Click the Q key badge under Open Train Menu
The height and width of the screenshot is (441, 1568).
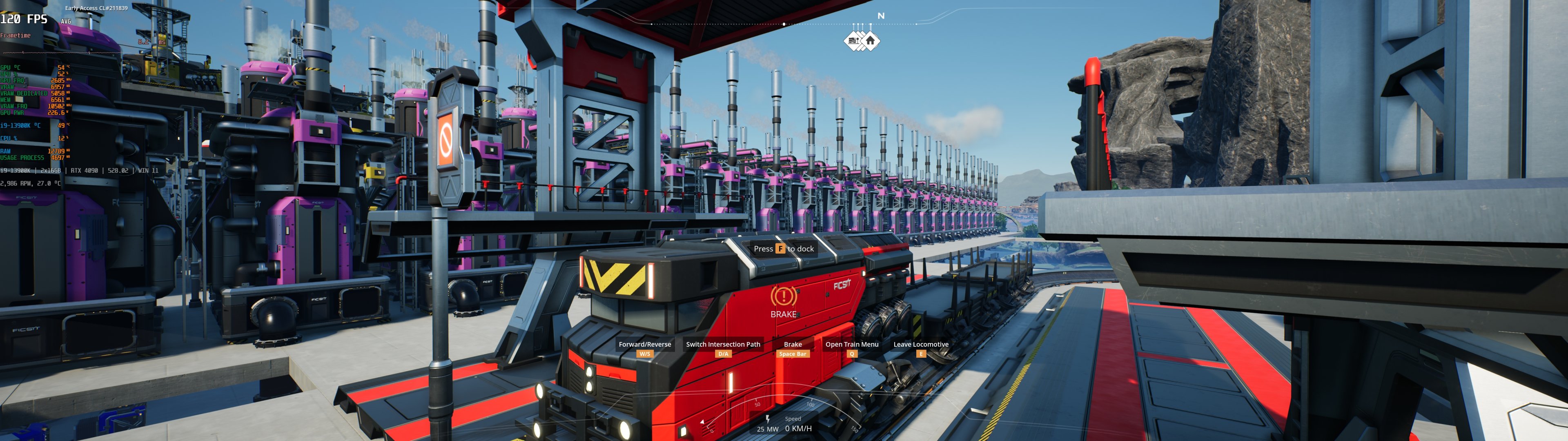851,353
